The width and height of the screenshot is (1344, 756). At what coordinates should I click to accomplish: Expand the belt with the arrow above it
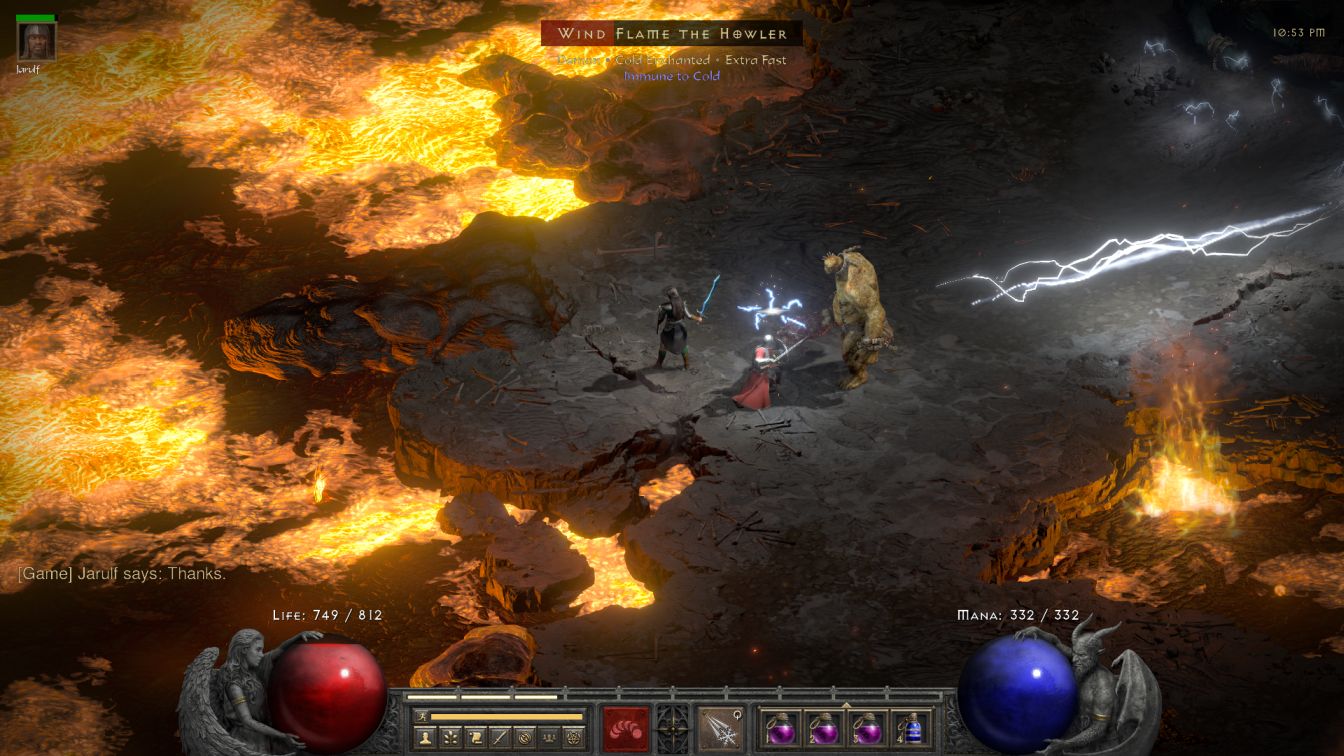846,704
